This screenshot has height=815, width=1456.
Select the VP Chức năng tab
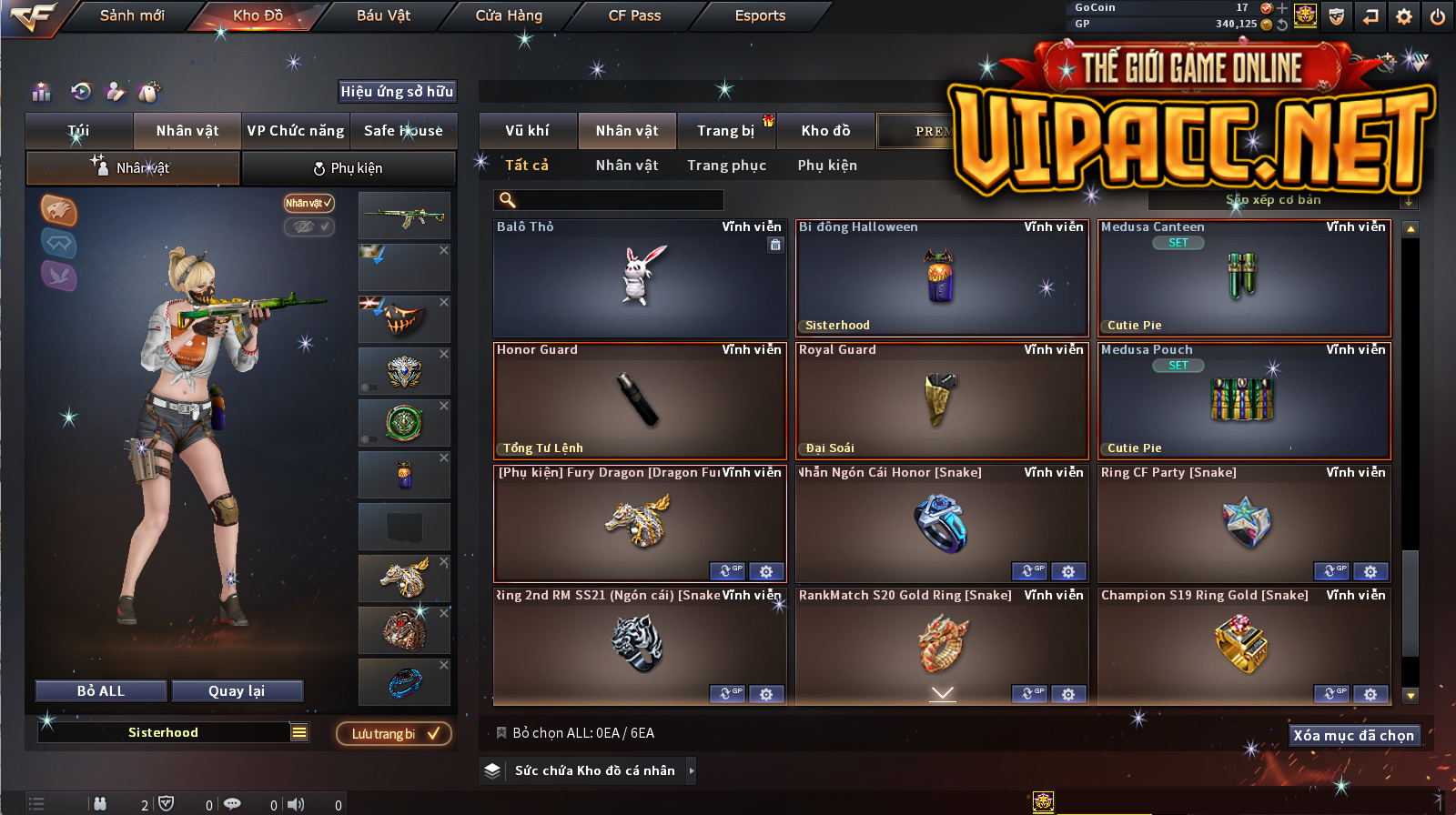coord(296,131)
